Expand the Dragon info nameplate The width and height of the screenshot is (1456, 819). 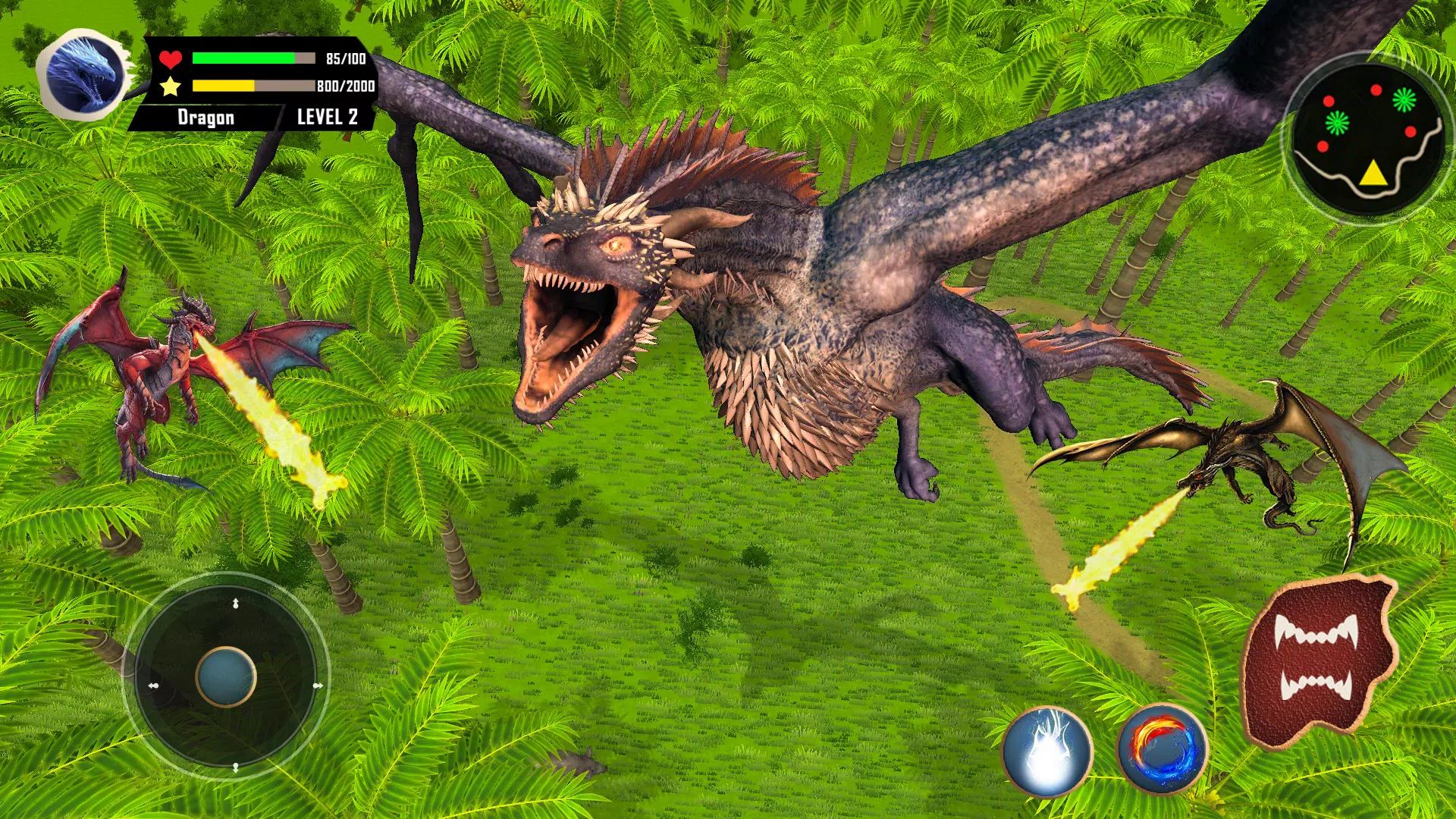pos(206,117)
